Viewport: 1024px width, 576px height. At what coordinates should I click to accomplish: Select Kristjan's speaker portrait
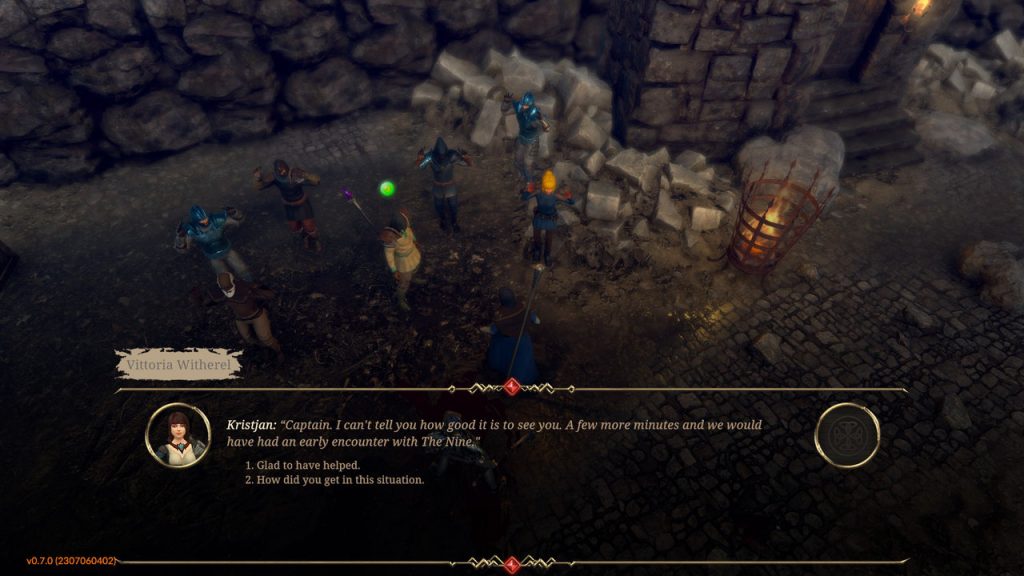click(x=177, y=435)
